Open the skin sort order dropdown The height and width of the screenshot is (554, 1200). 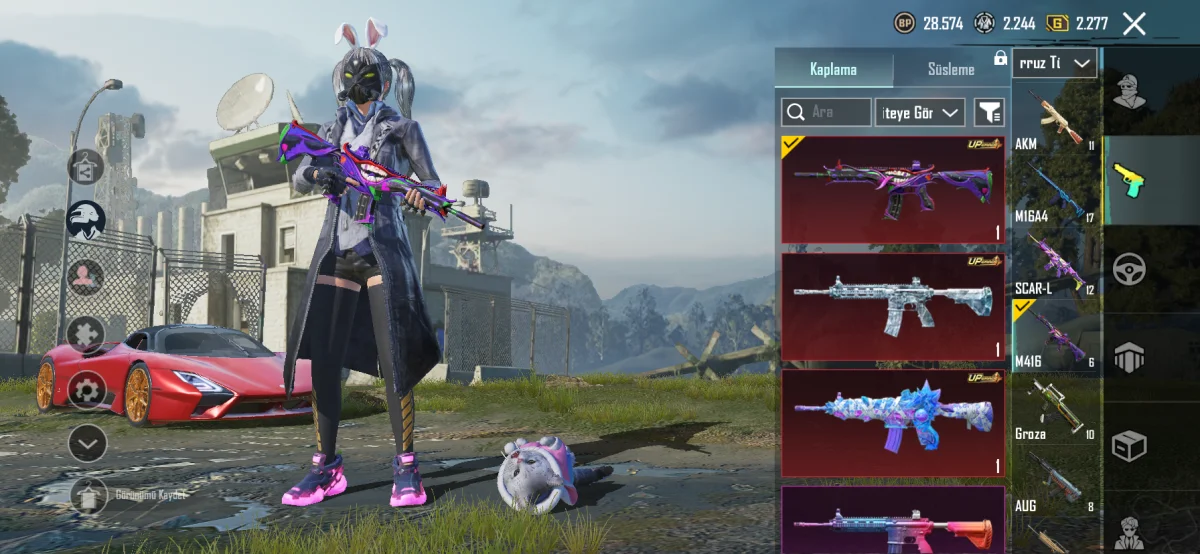click(919, 113)
